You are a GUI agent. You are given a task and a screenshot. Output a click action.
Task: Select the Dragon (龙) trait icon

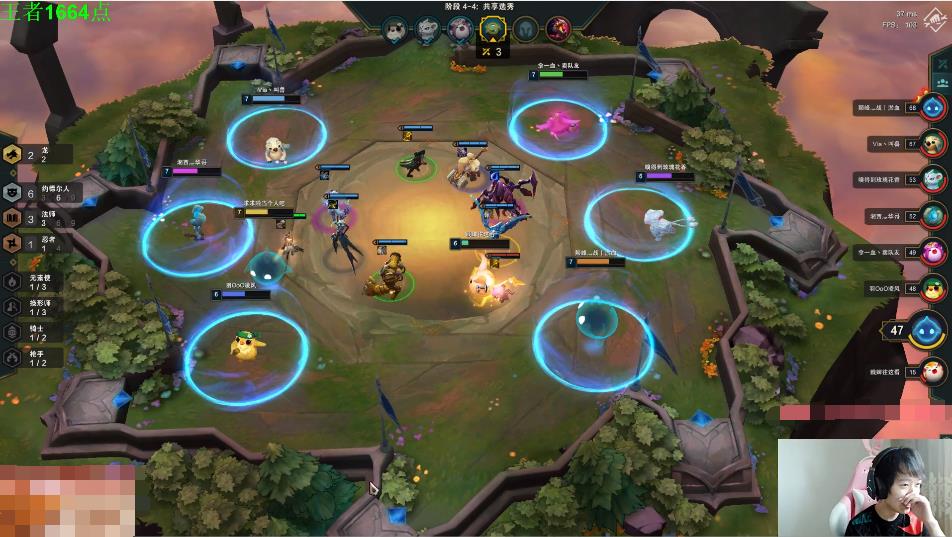coord(14,155)
